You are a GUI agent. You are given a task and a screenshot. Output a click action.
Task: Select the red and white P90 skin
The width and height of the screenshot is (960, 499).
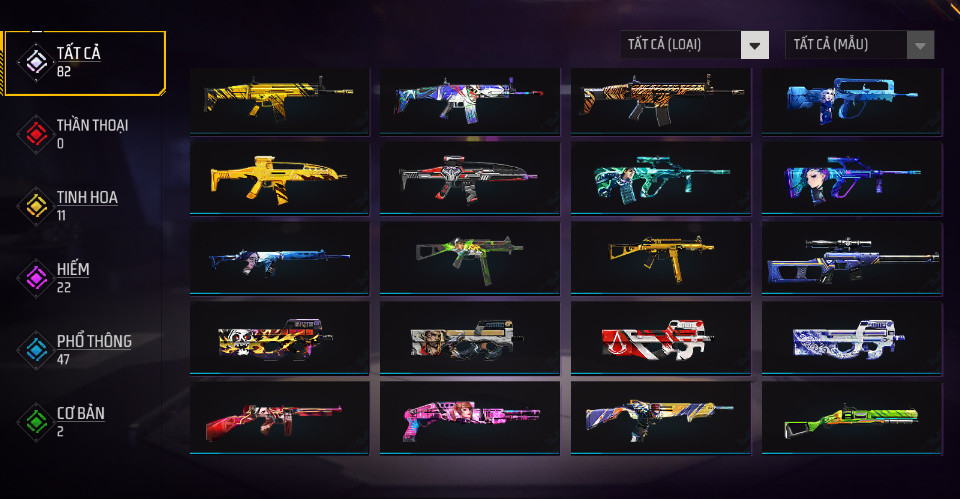659,337
